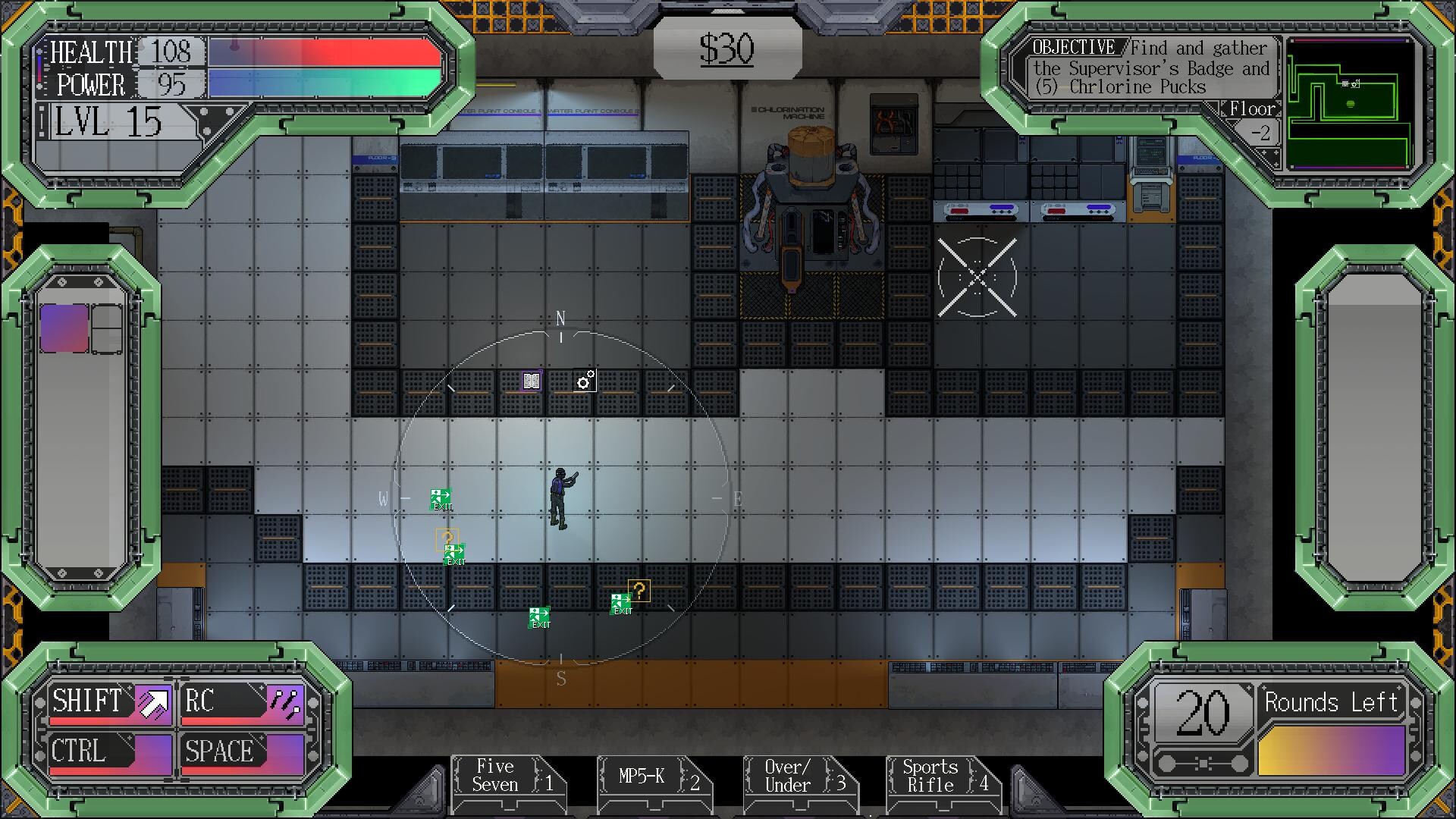Screen dimensions: 1456x819
Task: Click the gear pickup icon on the floor
Action: pyautogui.click(x=583, y=381)
